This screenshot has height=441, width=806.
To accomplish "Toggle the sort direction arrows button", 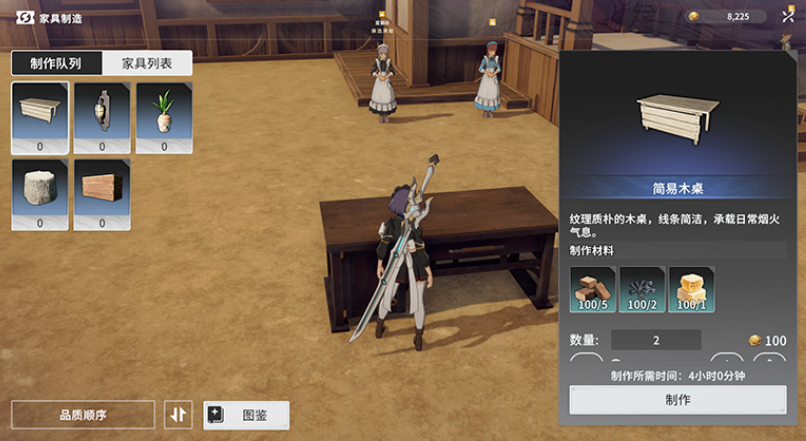I will (177, 414).
